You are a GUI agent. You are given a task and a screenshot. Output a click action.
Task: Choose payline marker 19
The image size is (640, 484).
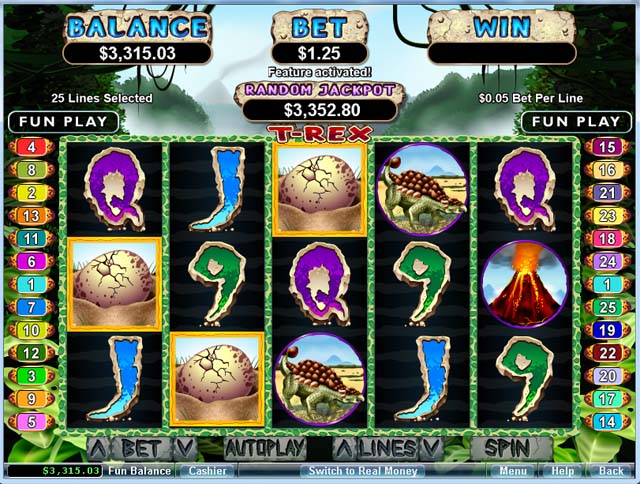point(607,330)
